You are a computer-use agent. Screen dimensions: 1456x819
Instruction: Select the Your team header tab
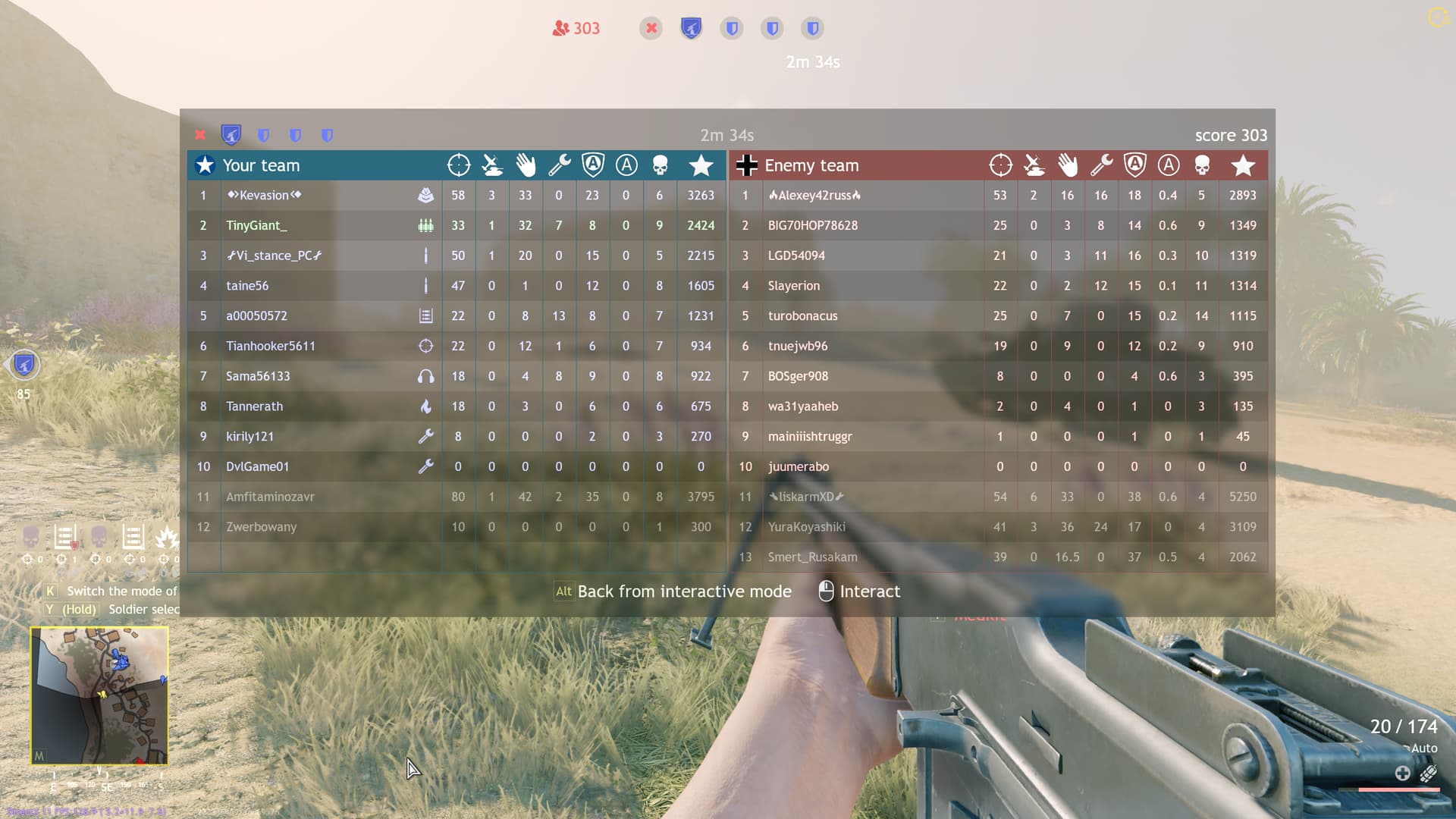(x=262, y=165)
